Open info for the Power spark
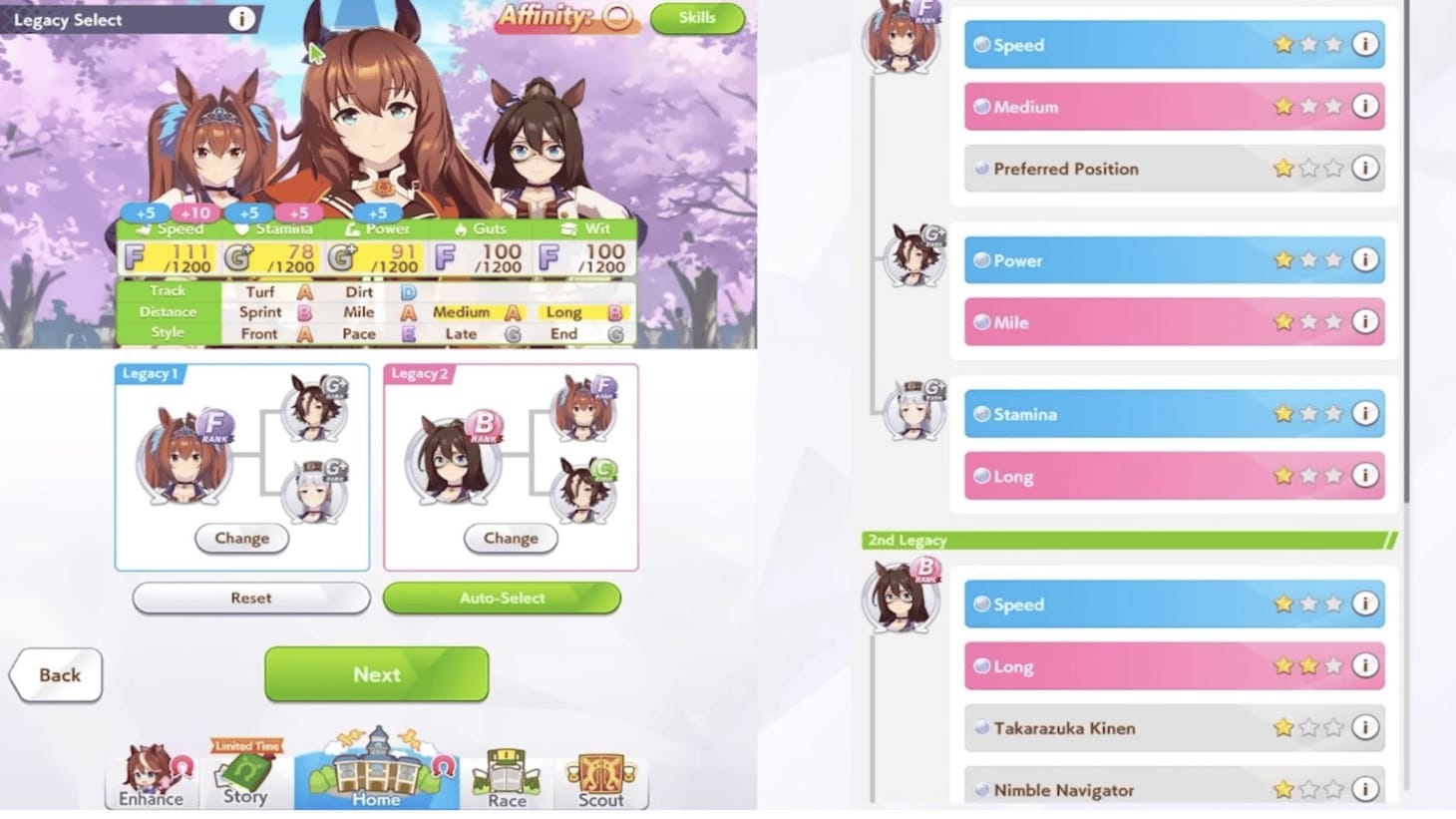The image size is (1456, 819). click(x=1365, y=260)
